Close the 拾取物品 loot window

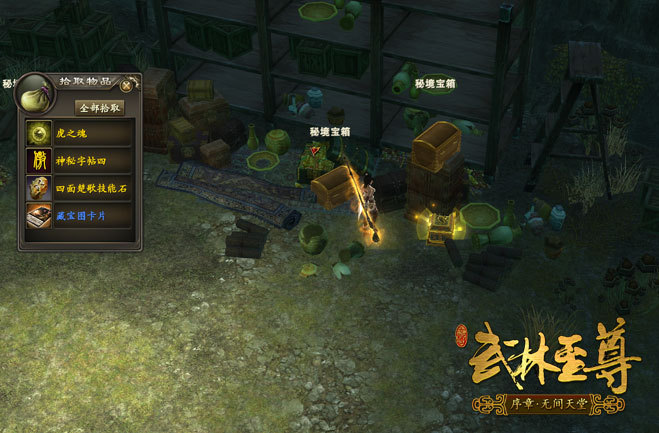(126, 86)
